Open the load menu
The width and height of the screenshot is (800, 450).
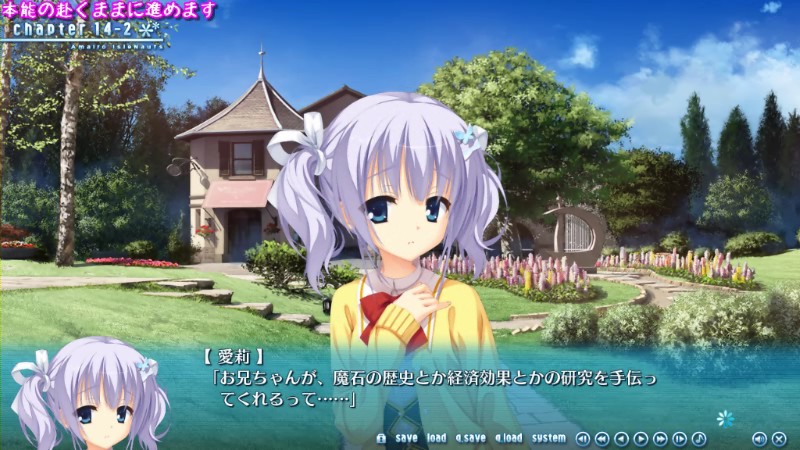pyautogui.click(x=436, y=438)
